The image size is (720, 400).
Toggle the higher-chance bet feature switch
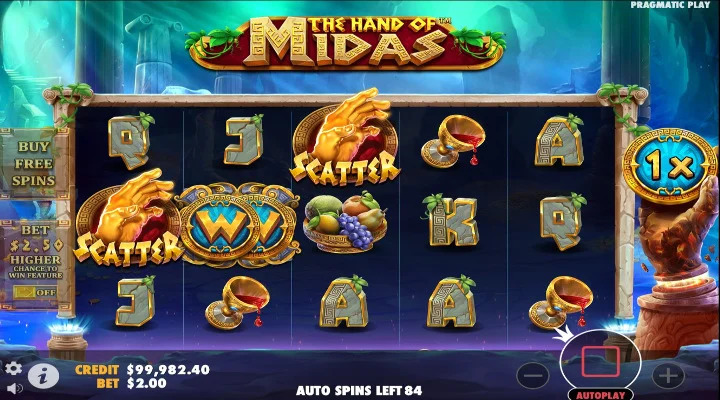coord(34,292)
